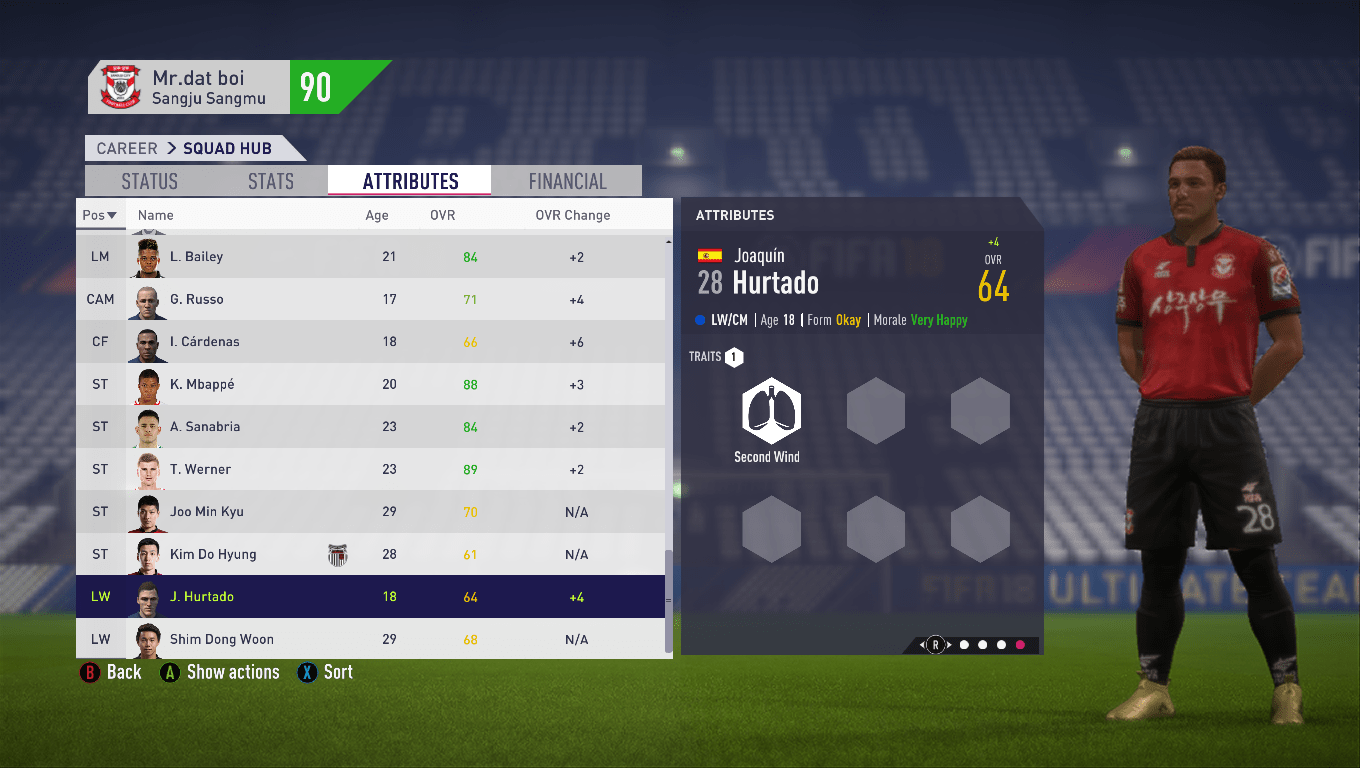
Task: Click the right arrow beside the R button
Action: click(949, 644)
